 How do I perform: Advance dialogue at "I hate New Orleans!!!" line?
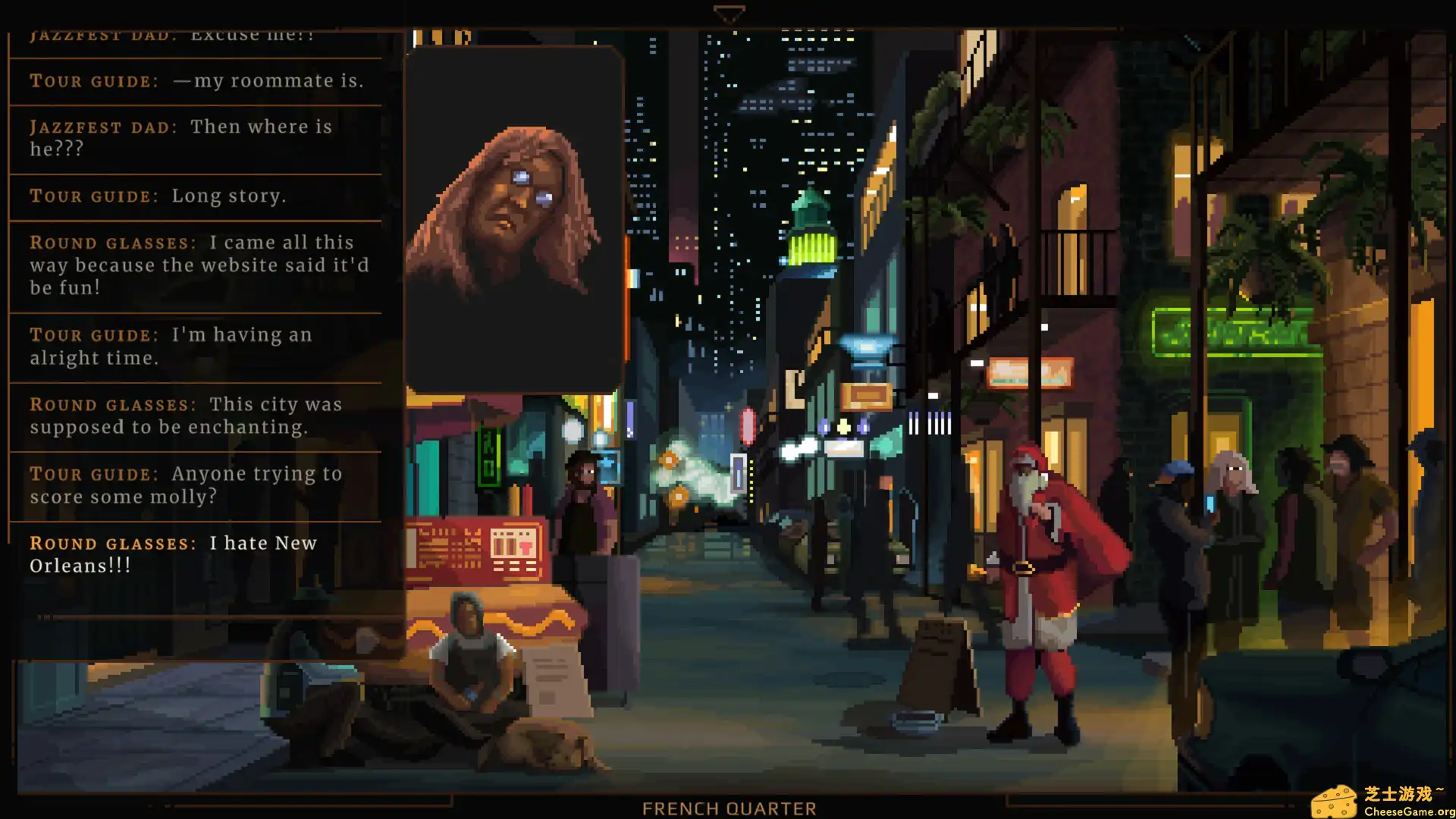click(x=174, y=554)
